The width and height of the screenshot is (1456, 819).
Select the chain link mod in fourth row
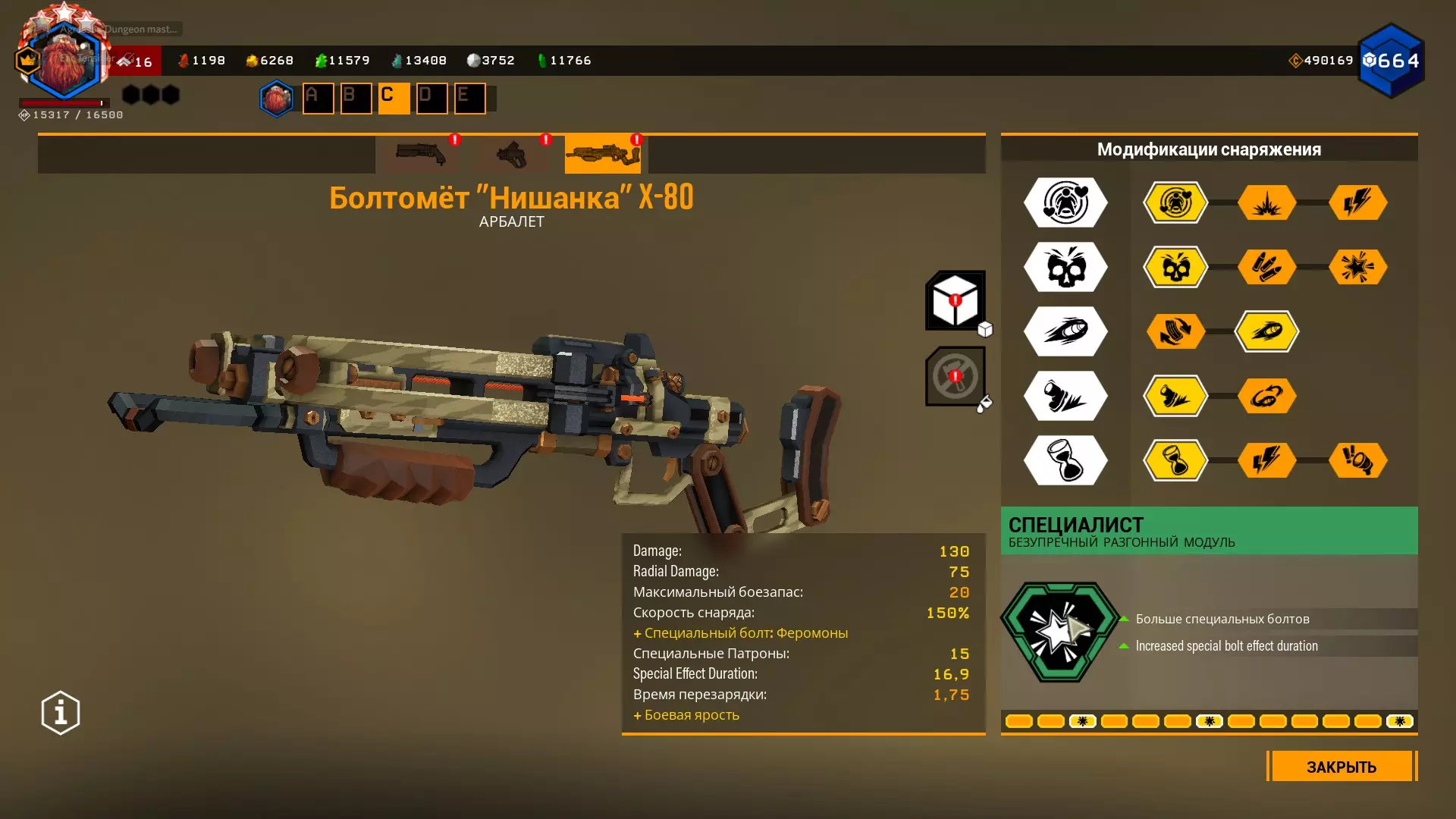pos(1266,396)
